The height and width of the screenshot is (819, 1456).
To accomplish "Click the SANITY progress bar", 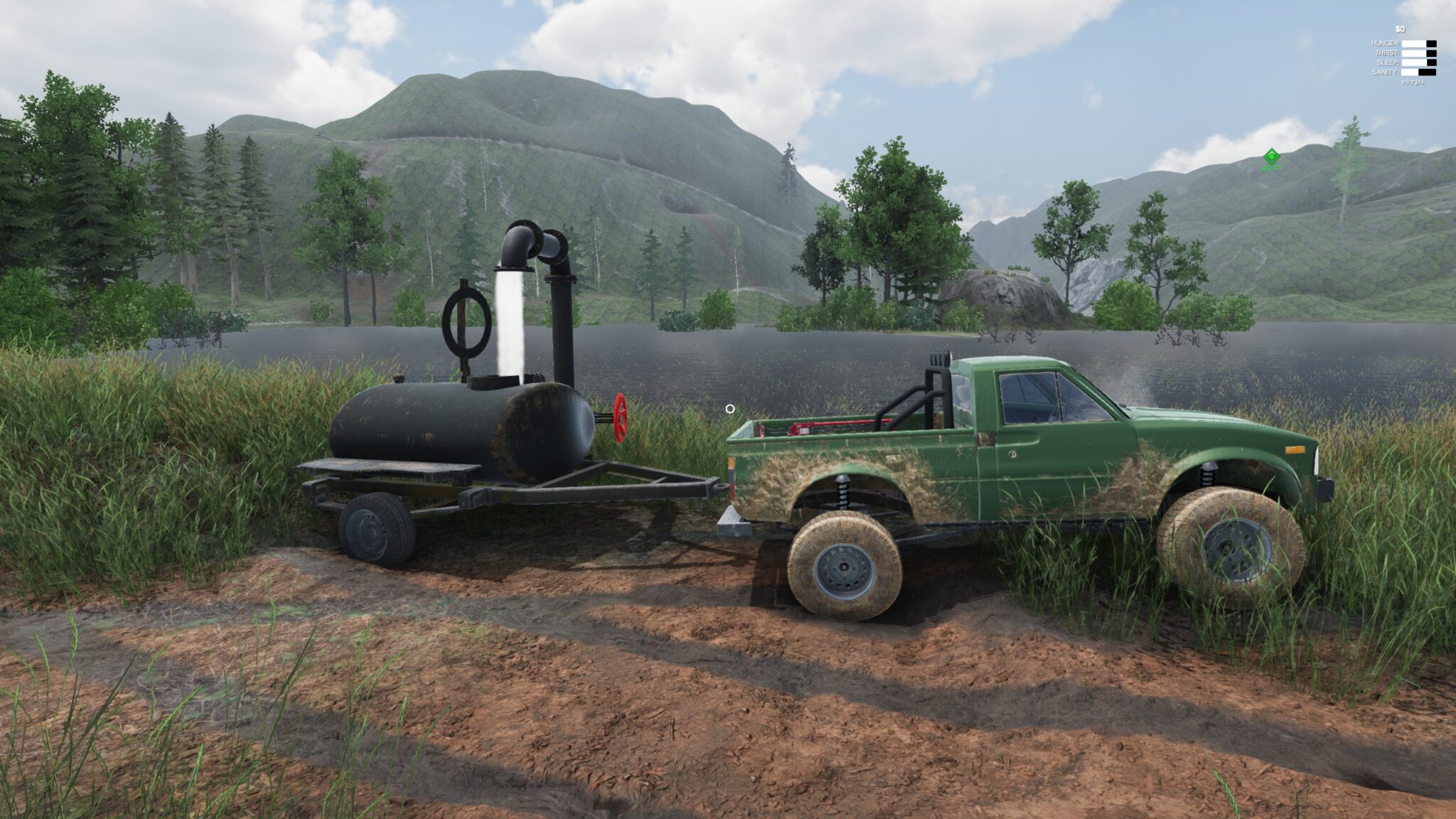I will click(x=1419, y=72).
